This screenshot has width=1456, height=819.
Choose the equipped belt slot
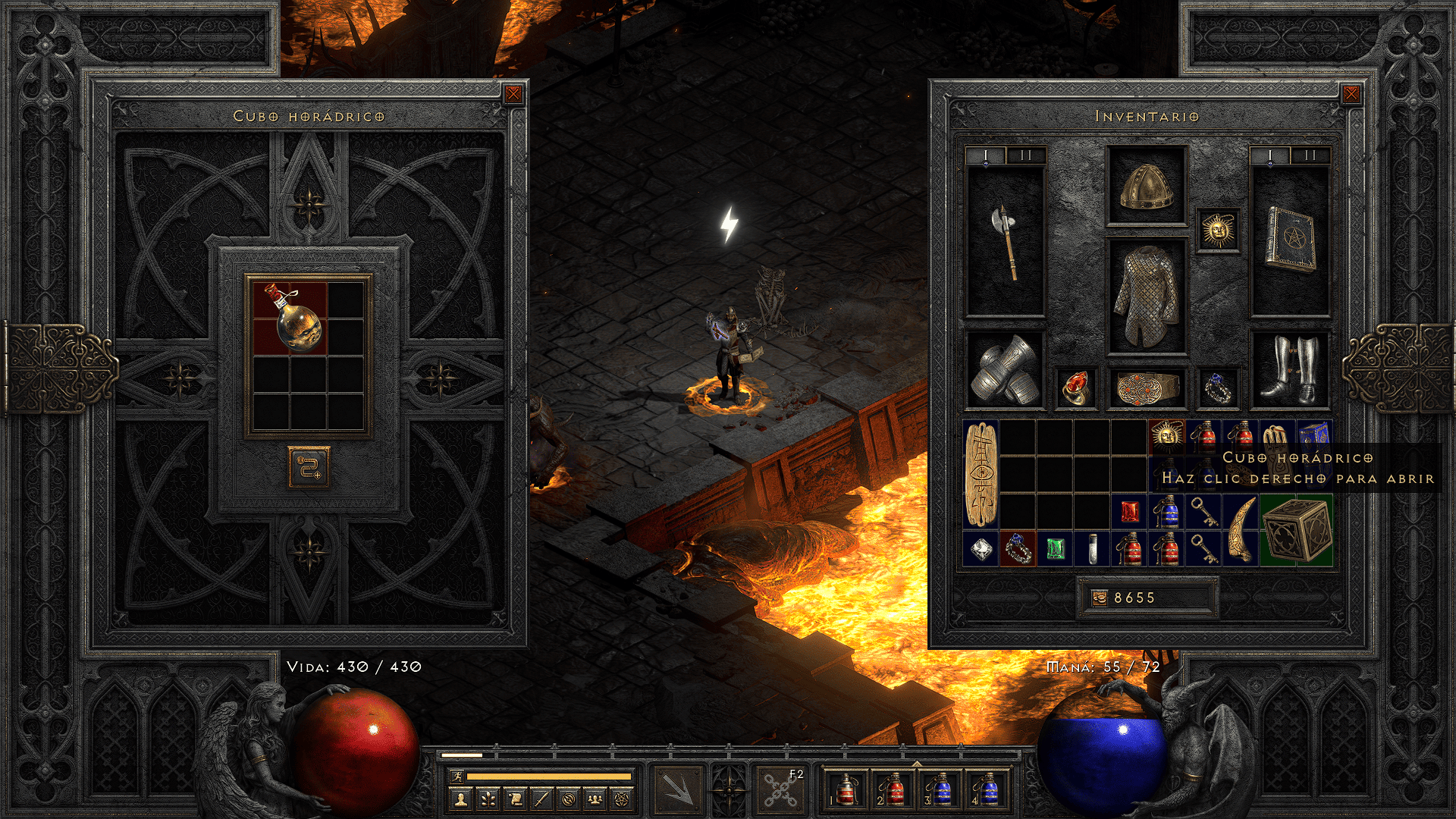pyautogui.click(x=1147, y=387)
